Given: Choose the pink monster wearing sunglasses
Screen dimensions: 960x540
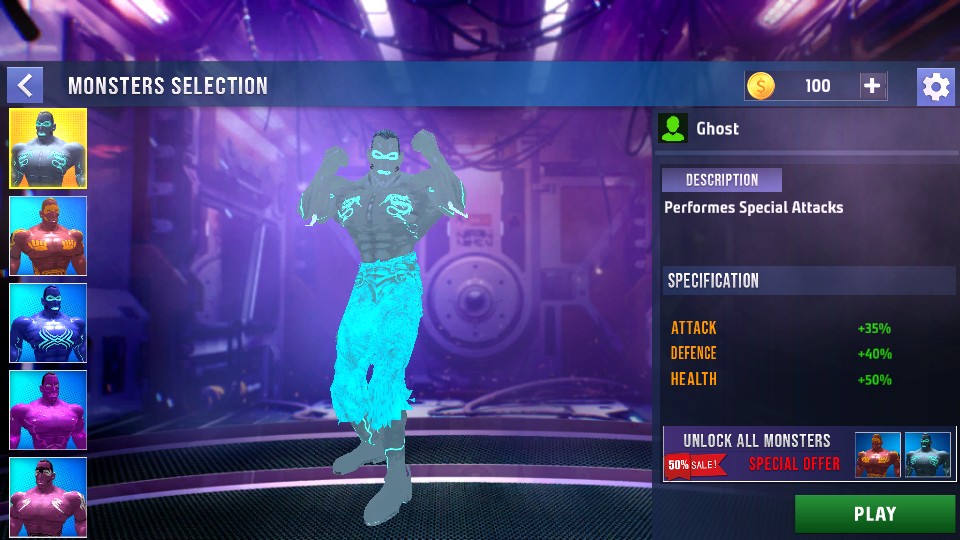Looking at the screenshot, I should pos(48,497).
